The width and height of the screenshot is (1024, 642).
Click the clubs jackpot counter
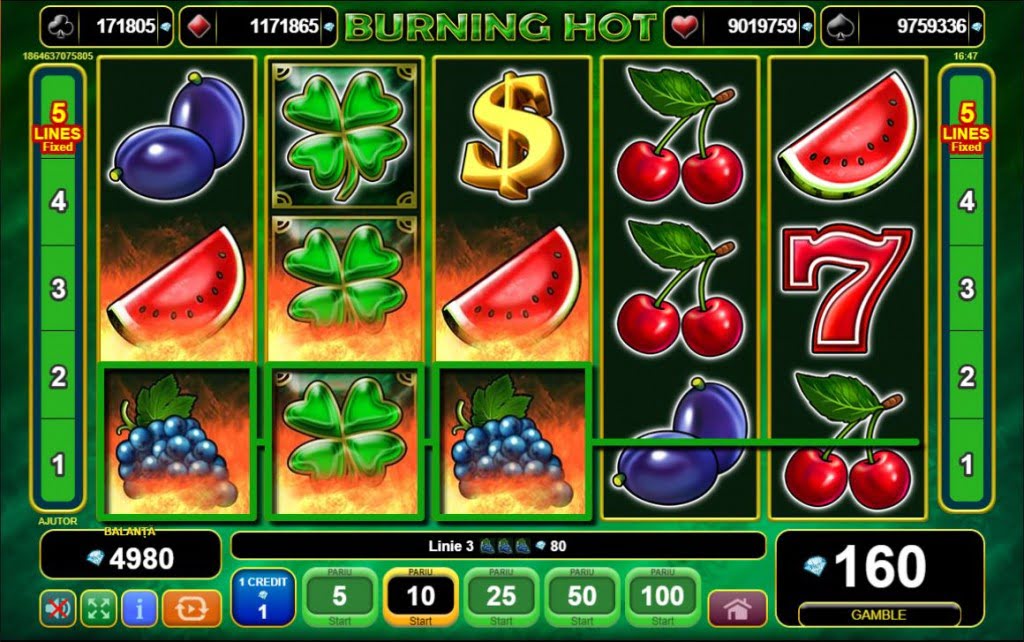tap(106, 27)
